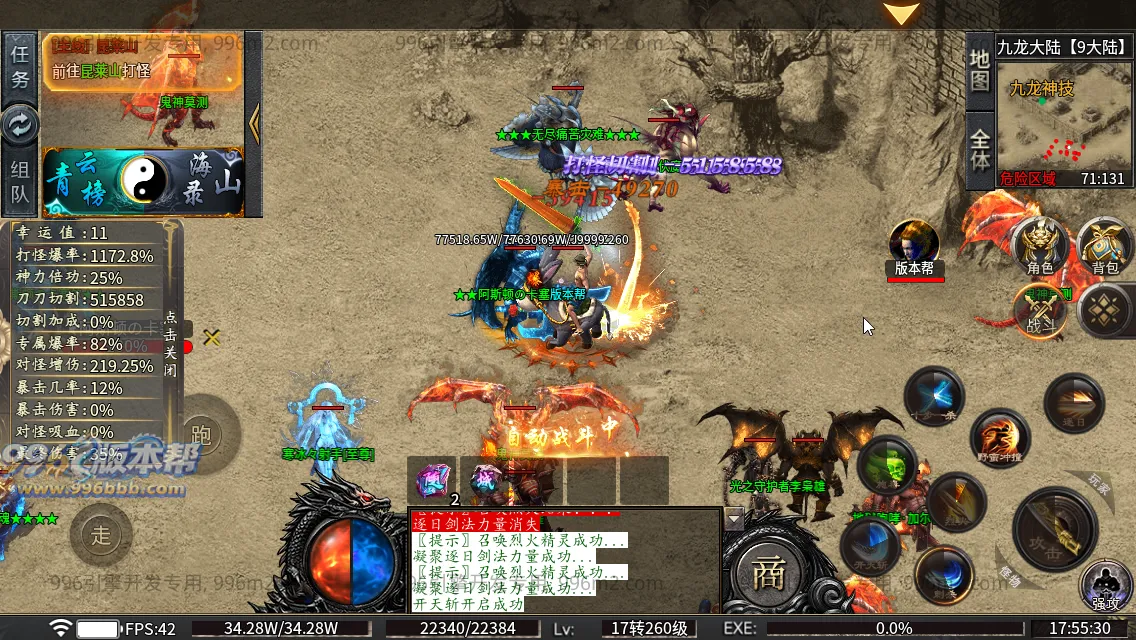Viewport: 1136px width, 640px height.
Task: Open the 全体 button beside the minimap
Action: pyautogui.click(x=980, y=150)
